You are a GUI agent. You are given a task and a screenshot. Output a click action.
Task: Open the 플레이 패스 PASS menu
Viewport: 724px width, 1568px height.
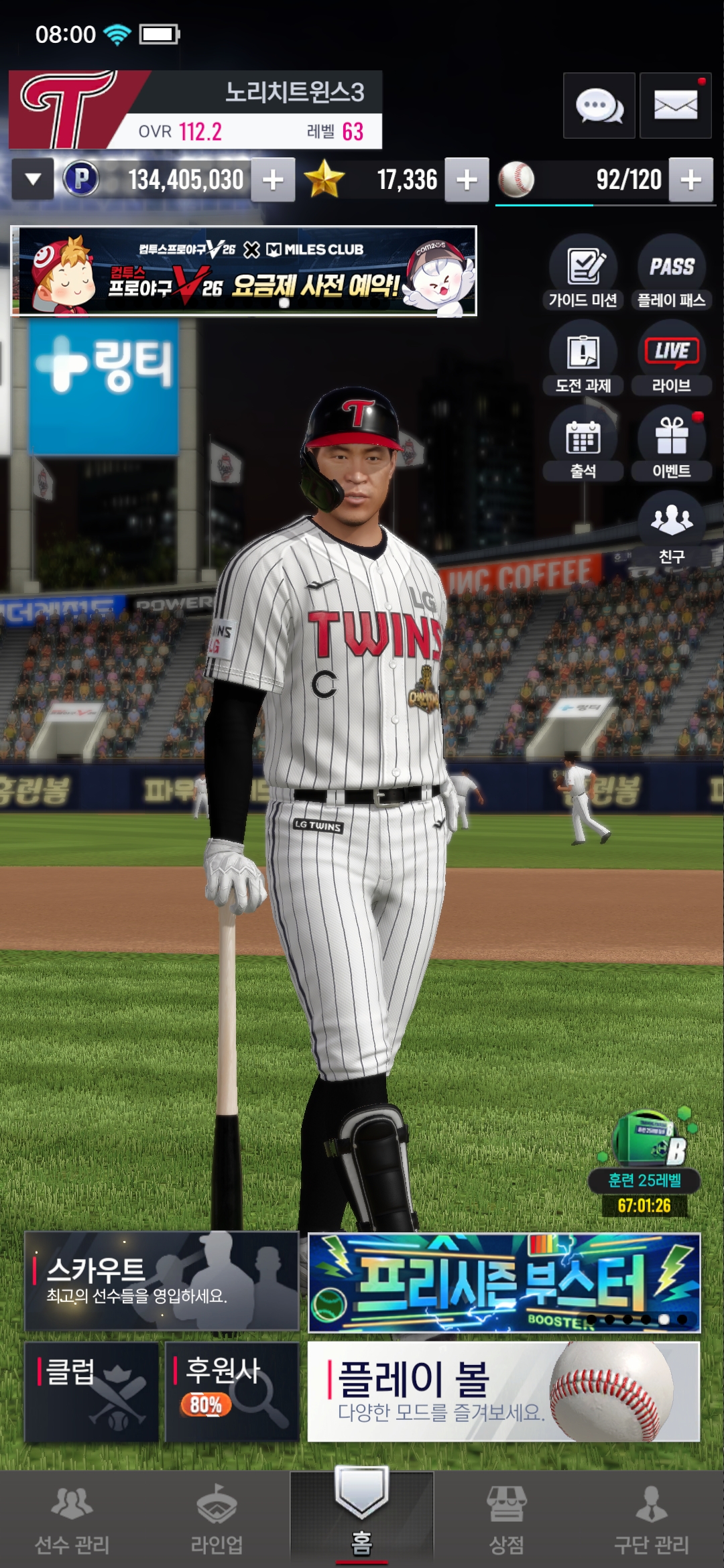(671, 273)
